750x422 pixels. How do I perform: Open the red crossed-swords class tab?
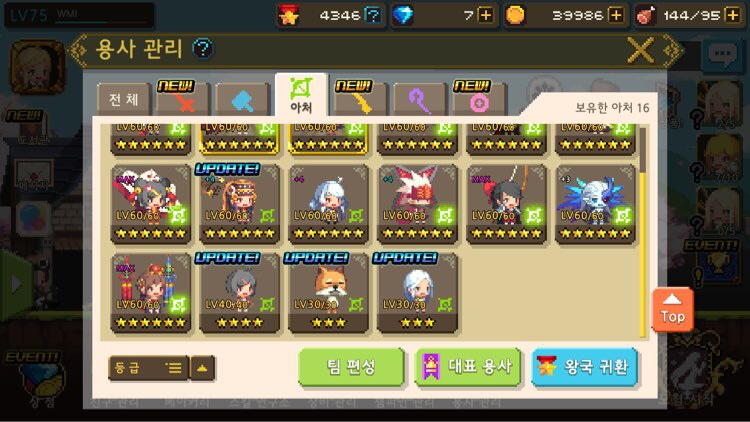click(x=183, y=99)
